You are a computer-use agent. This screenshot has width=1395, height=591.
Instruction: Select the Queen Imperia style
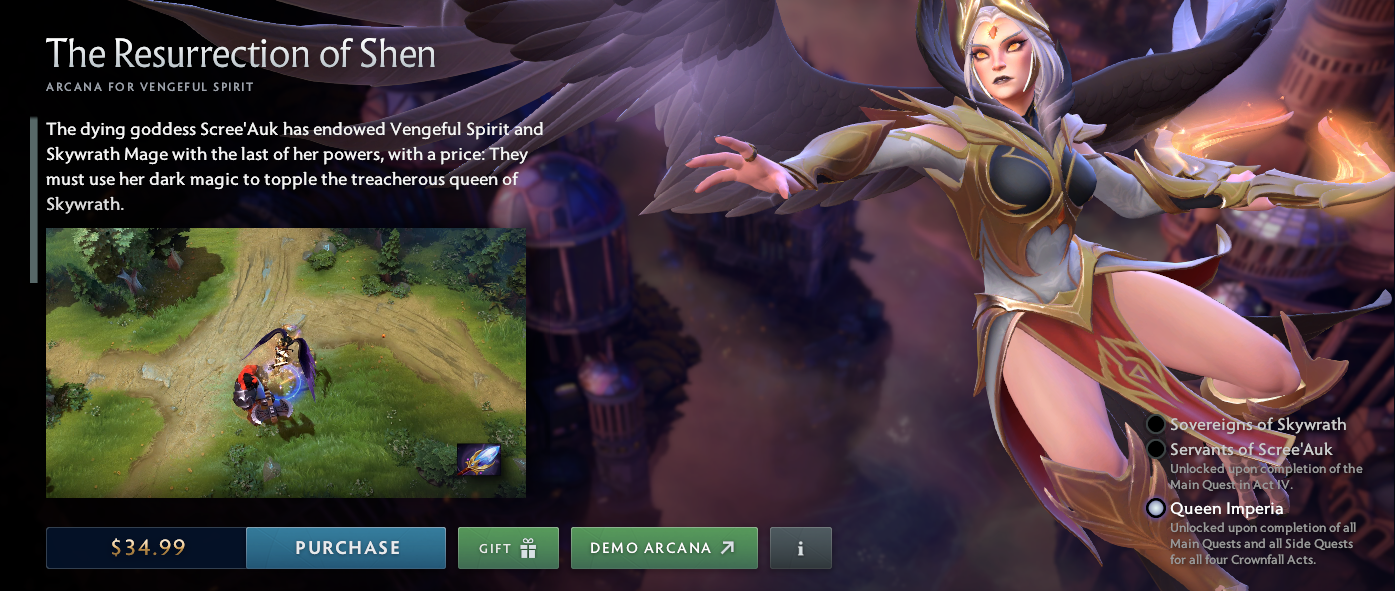(1156, 508)
